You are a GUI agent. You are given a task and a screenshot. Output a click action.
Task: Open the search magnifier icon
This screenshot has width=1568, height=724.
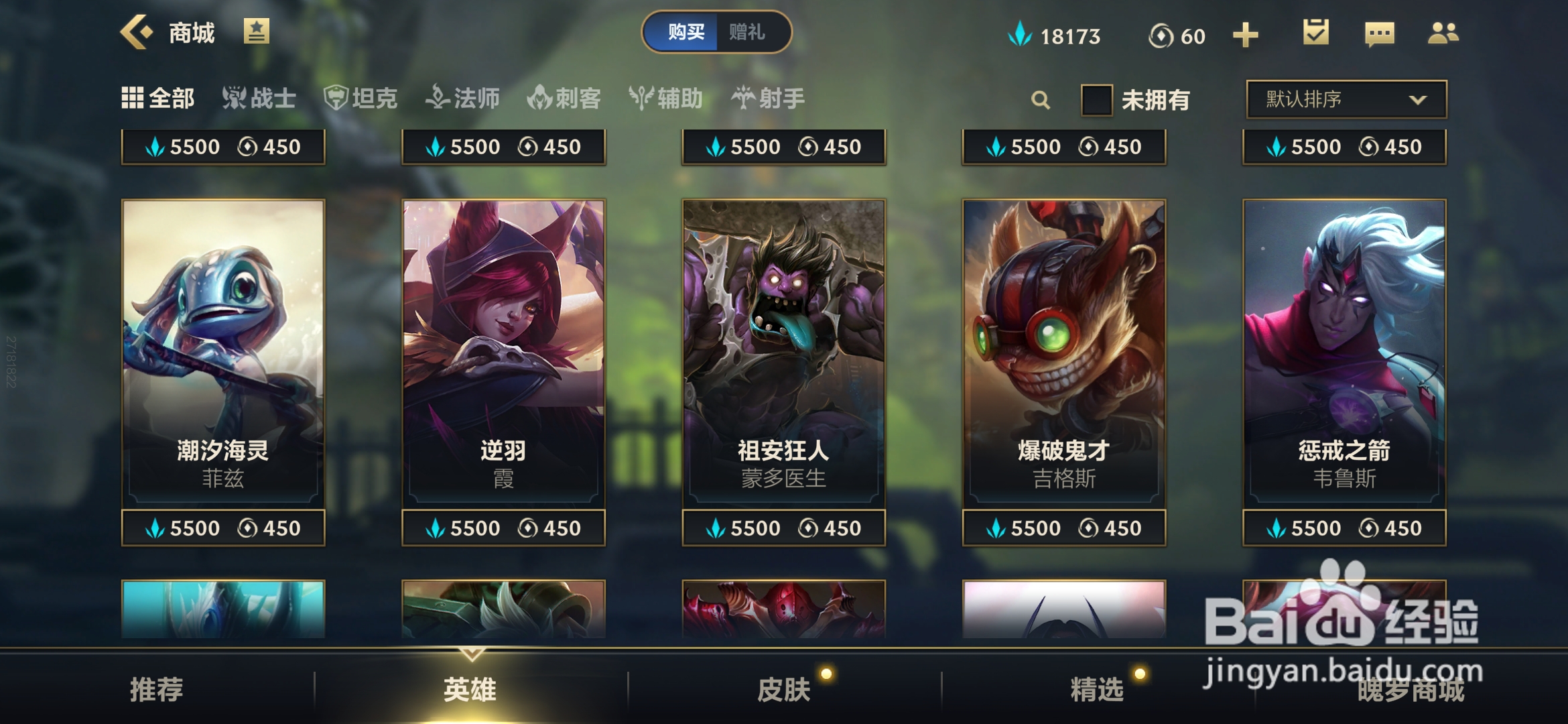coord(1039,99)
